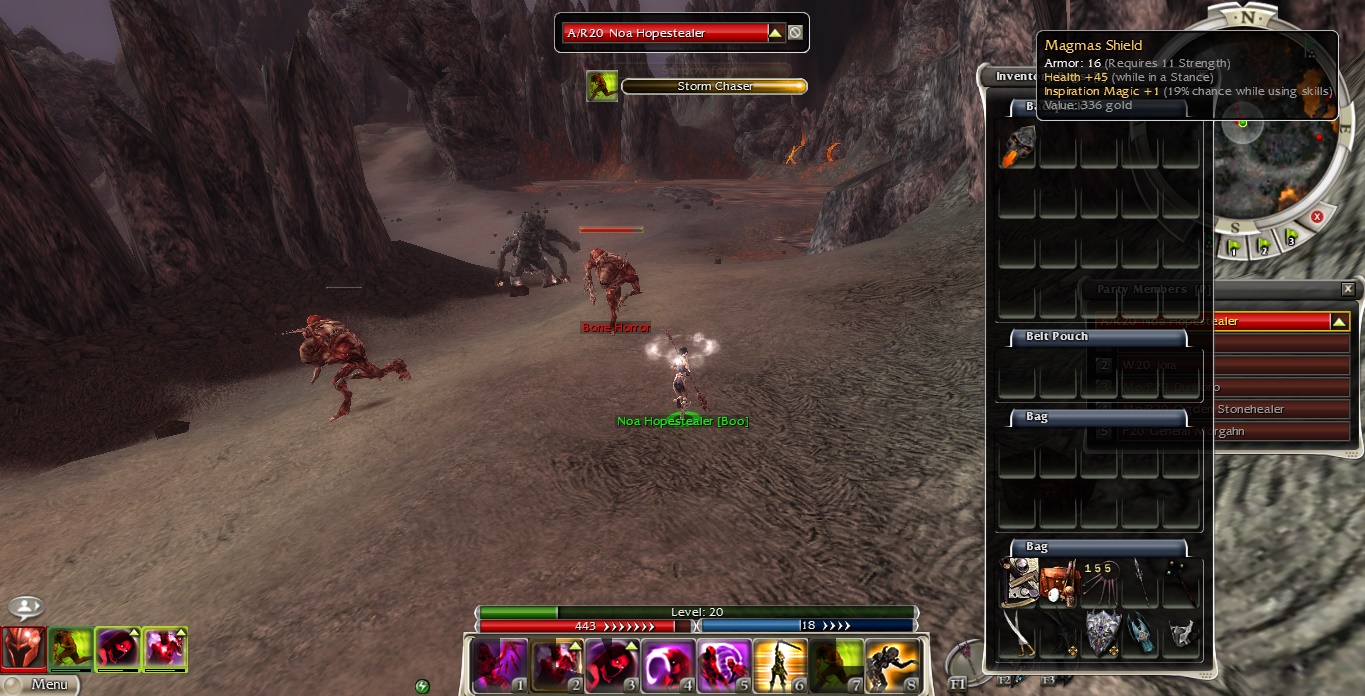Image resolution: width=1365 pixels, height=696 pixels.
Task: Open the Menu button
Action: point(38,685)
